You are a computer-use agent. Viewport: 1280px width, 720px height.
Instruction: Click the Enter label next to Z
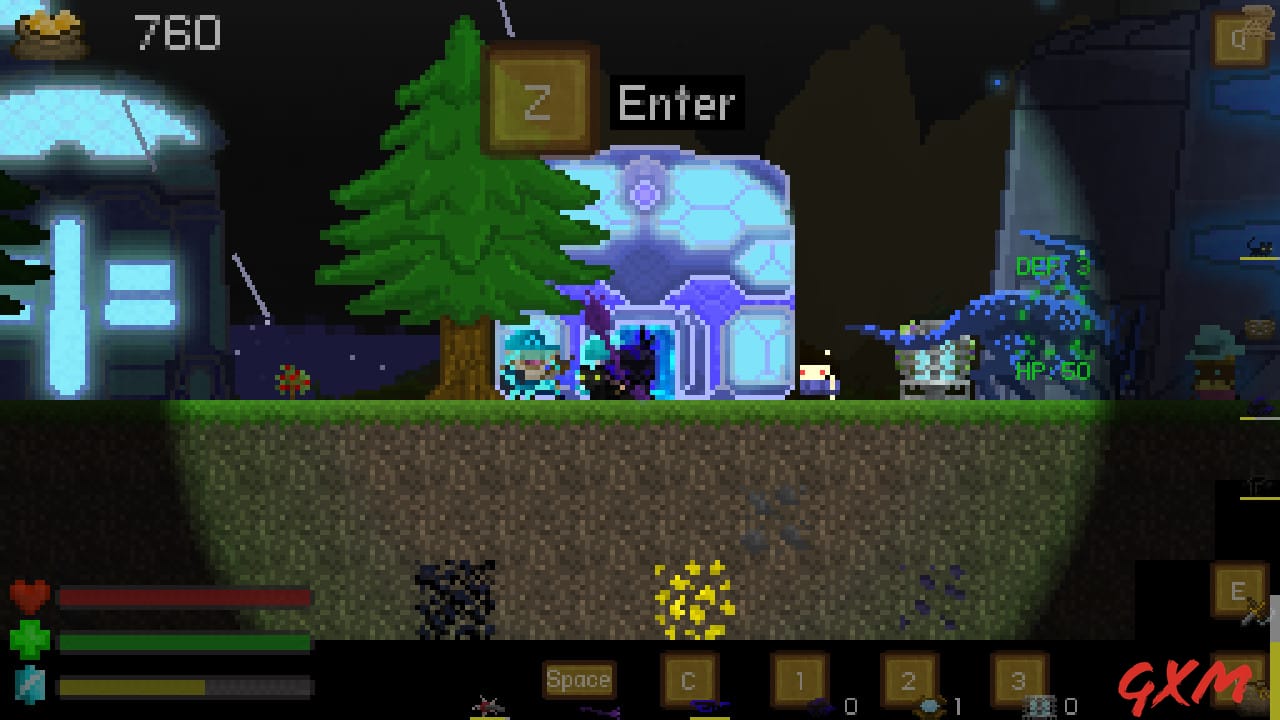point(675,100)
